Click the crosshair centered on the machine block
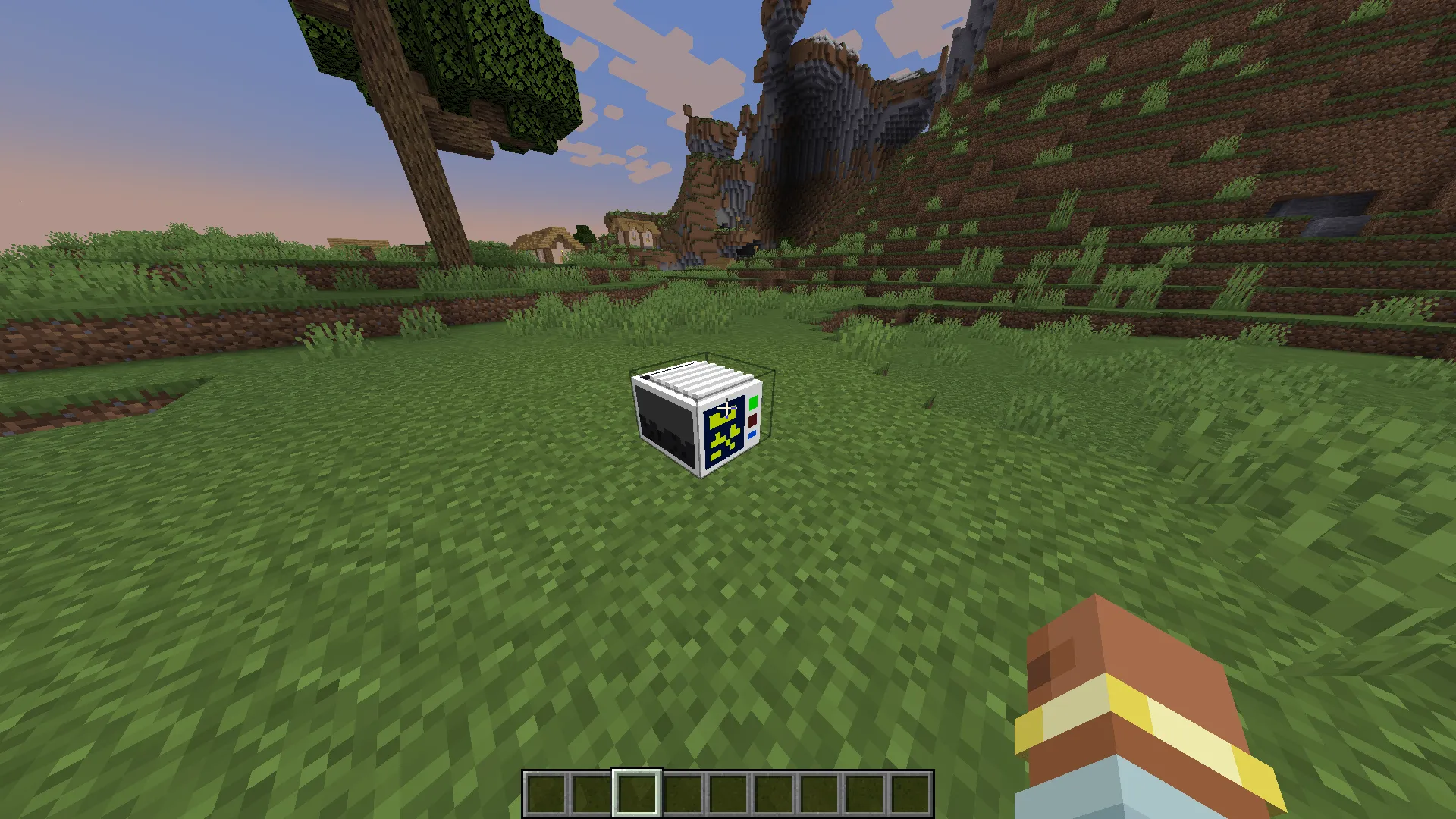The image size is (1456, 819). tap(726, 408)
